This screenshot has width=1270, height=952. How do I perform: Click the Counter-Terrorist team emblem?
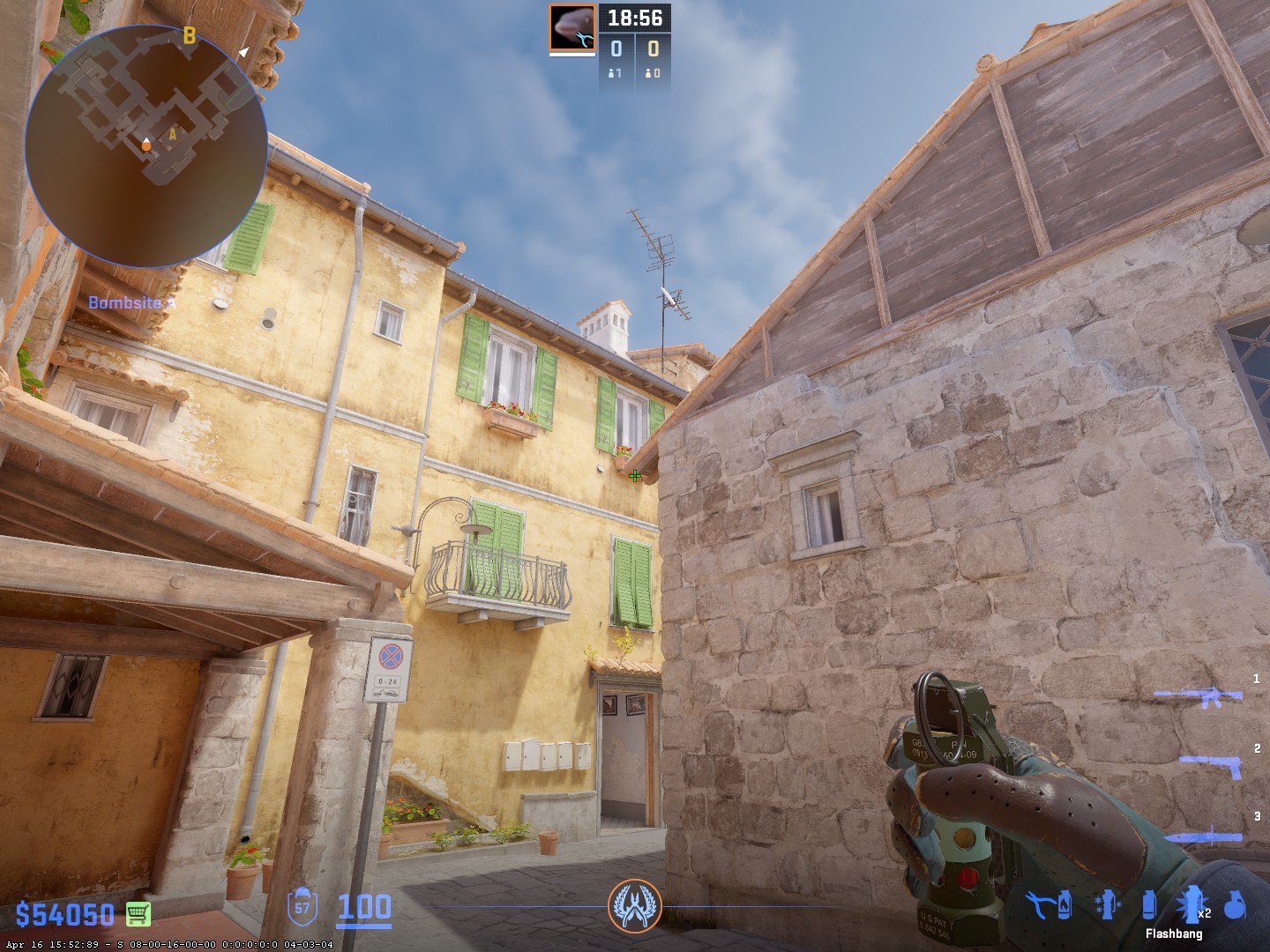point(634,908)
